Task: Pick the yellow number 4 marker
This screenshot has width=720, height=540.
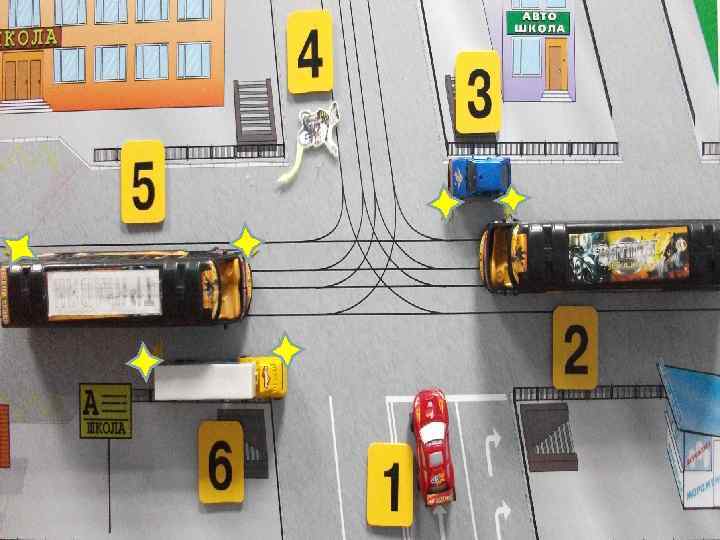Action: coord(310,52)
